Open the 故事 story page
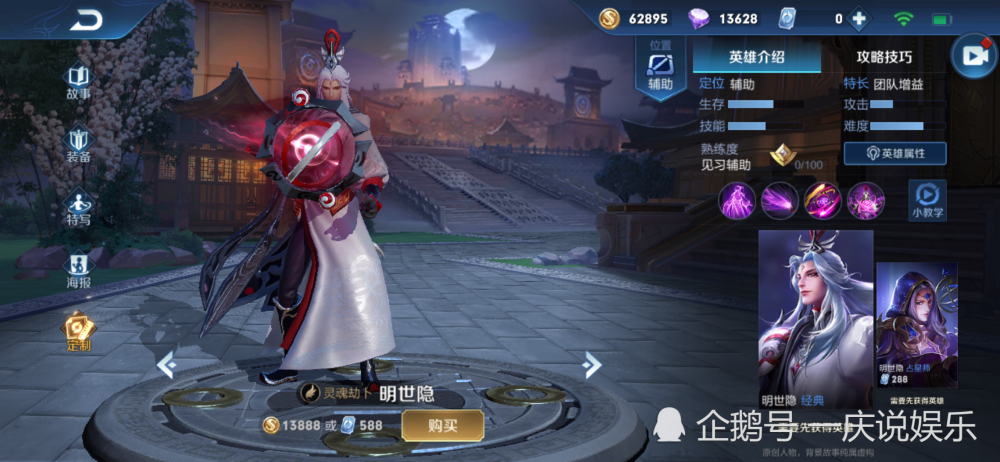This screenshot has width=1000, height=462. tap(78, 82)
